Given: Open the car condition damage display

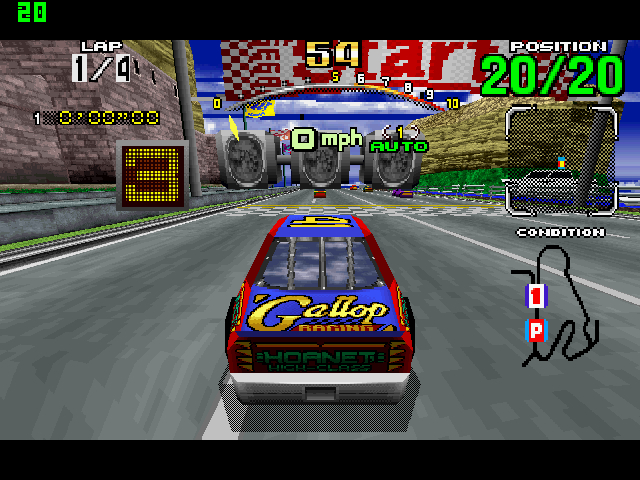Looking at the screenshot, I should 560,163.
